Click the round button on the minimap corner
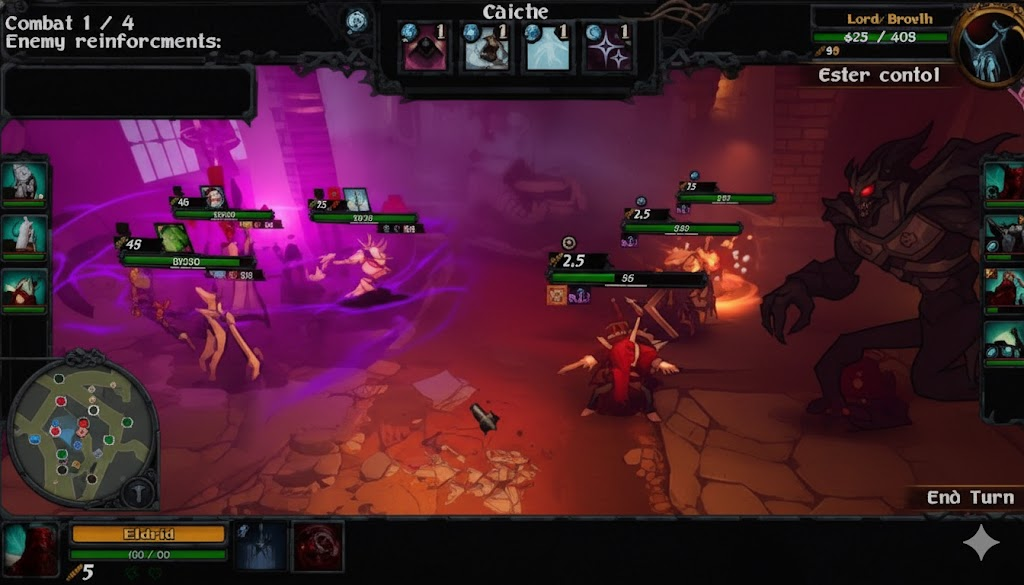 click(137, 491)
